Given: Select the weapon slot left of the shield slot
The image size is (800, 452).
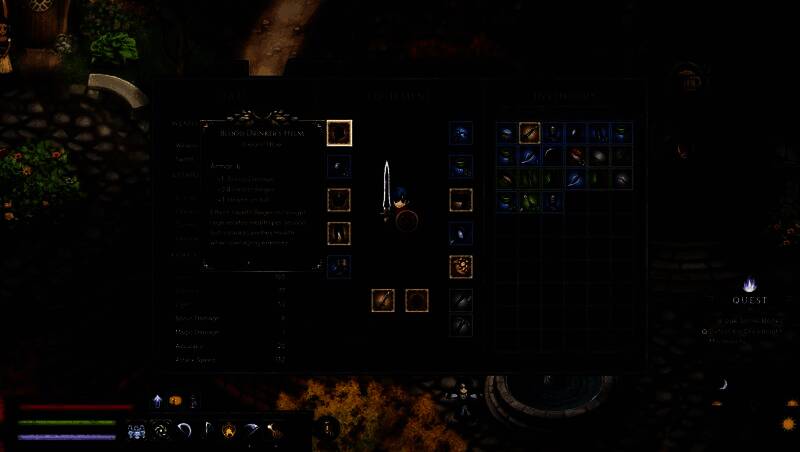Looking at the screenshot, I should click(x=383, y=299).
